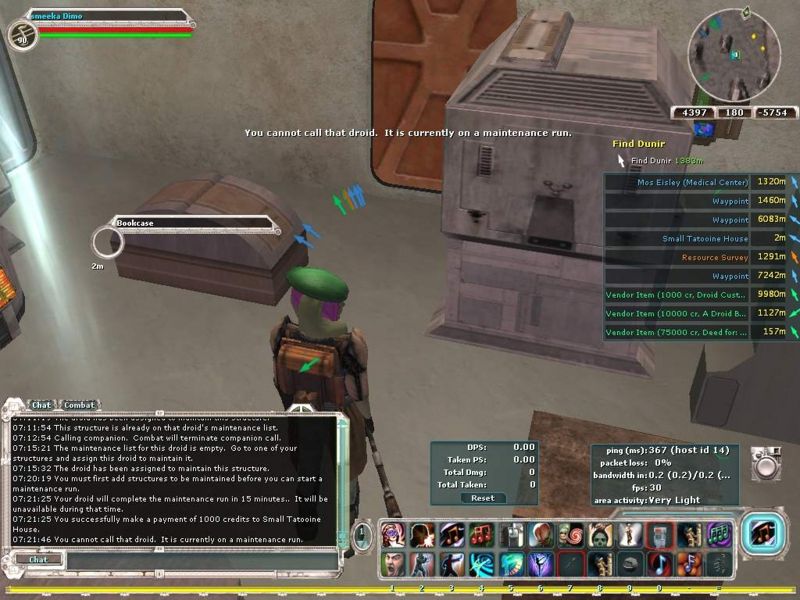Activate the shouting face ability icon

click(392, 562)
